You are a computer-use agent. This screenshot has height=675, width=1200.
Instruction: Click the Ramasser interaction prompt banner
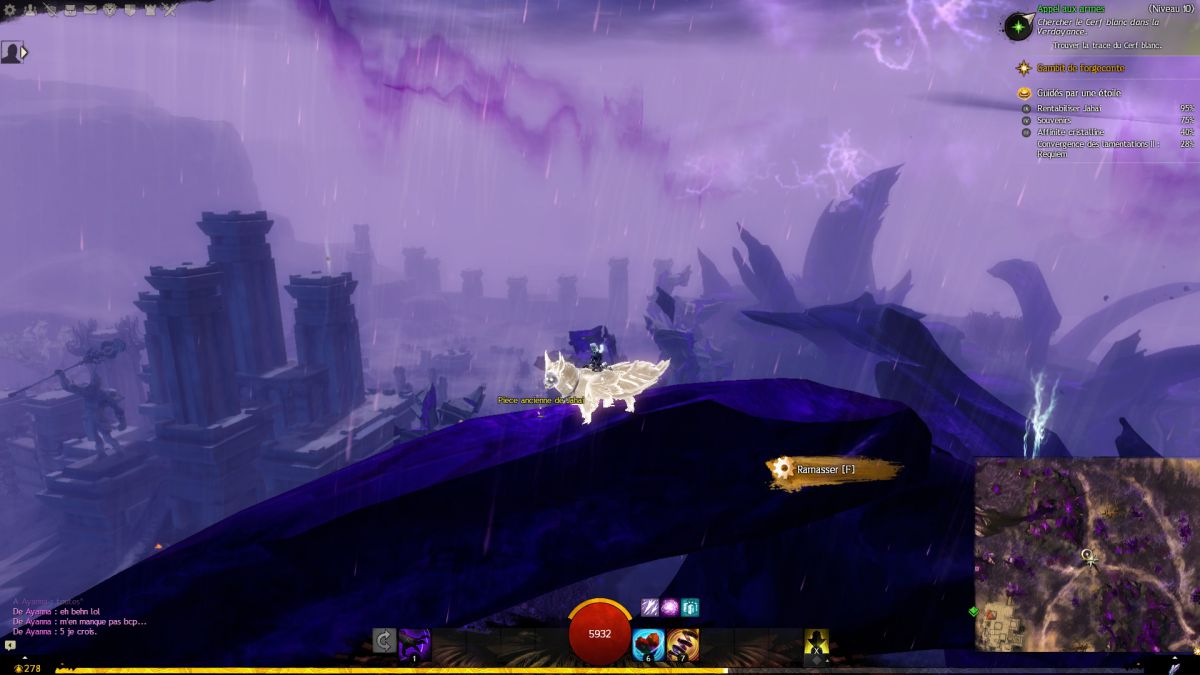point(834,469)
